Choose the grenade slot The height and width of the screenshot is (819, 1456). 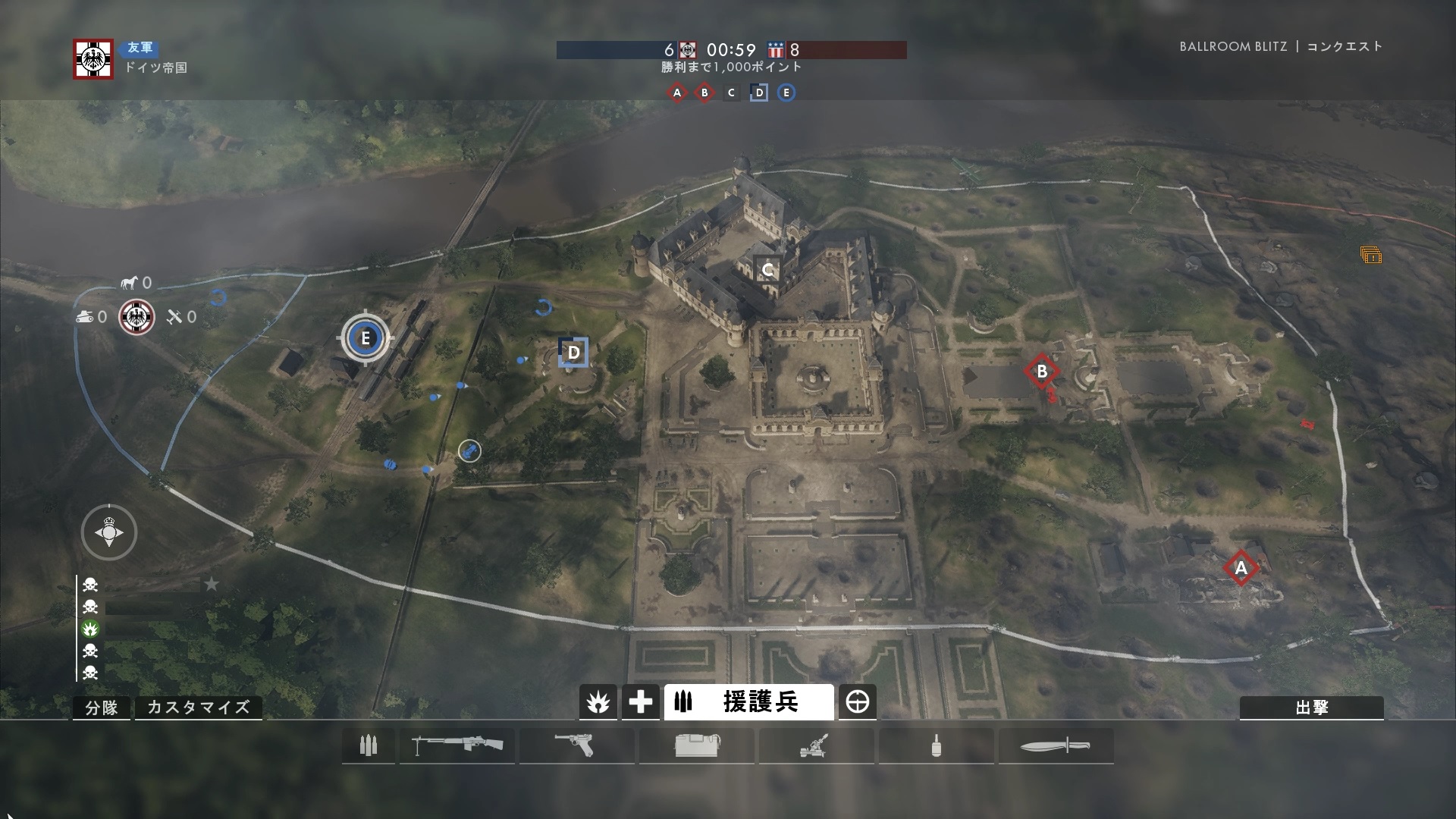[936, 746]
